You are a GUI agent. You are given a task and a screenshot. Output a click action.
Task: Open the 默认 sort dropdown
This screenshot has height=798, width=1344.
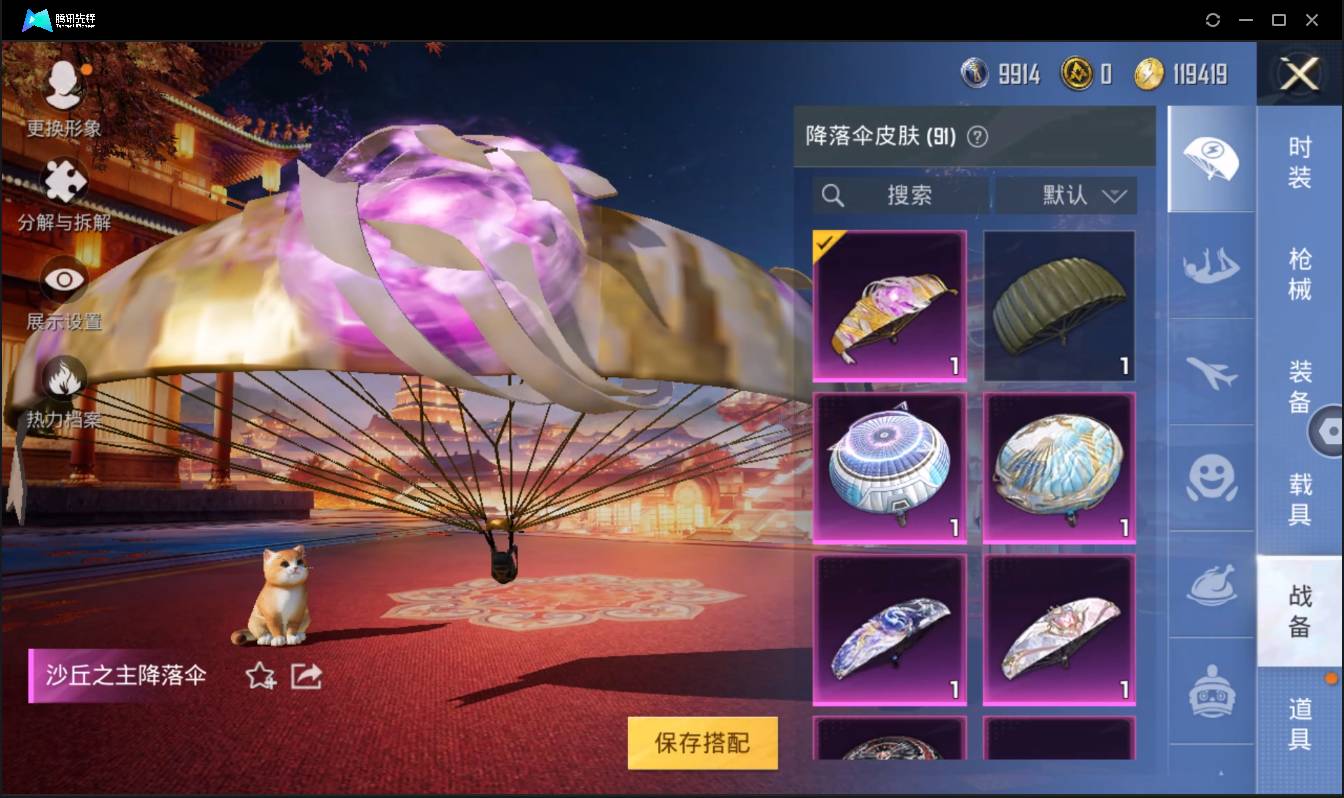tap(1063, 196)
